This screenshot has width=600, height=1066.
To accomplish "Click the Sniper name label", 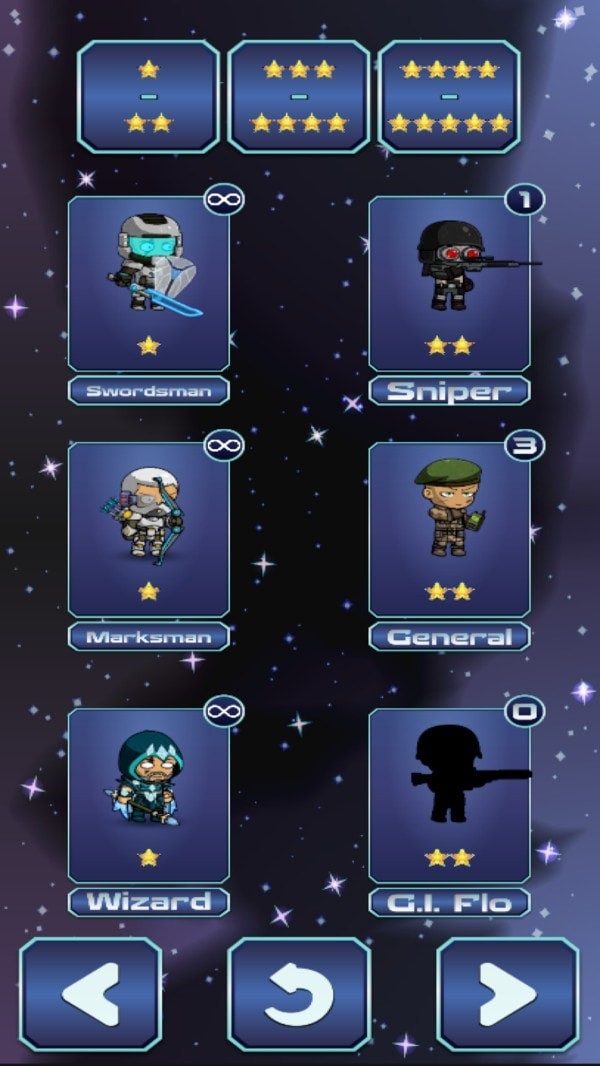I will click(449, 391).
